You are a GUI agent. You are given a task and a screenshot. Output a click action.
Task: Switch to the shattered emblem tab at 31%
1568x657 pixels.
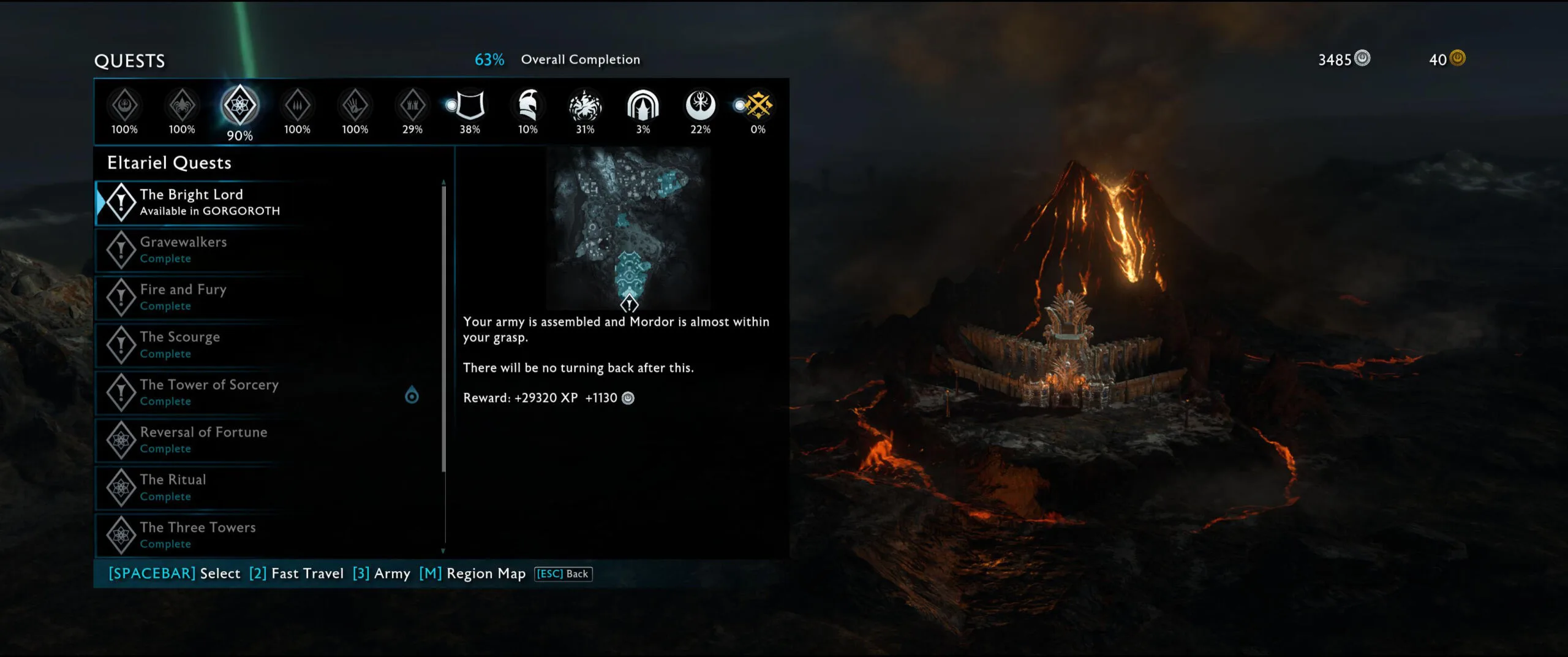pyautogui.click(x=585, y=107)
